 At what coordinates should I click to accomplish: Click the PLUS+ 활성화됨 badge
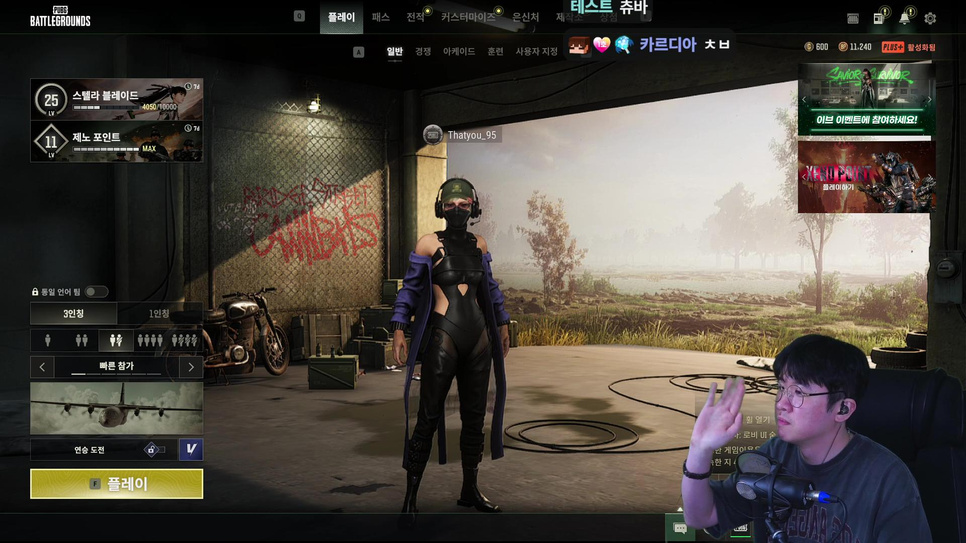click(908, 47)
